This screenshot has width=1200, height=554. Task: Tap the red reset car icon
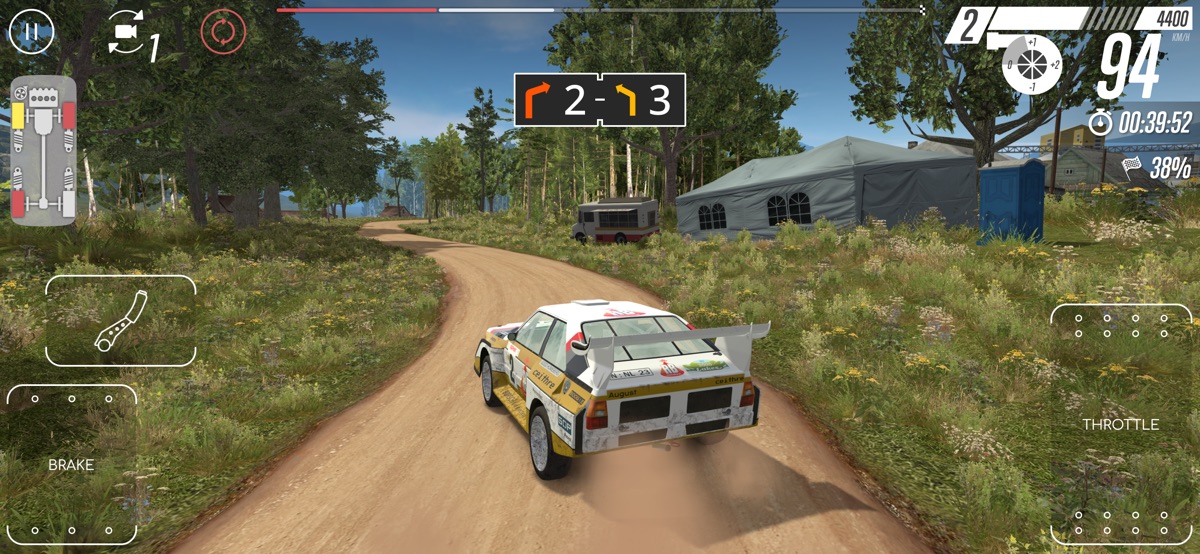coord(223,31)
